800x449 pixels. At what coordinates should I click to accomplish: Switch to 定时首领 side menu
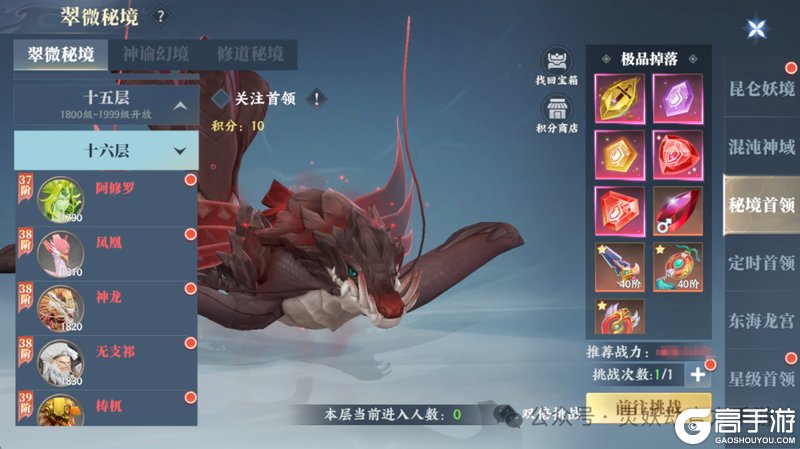tap(761, 263)
